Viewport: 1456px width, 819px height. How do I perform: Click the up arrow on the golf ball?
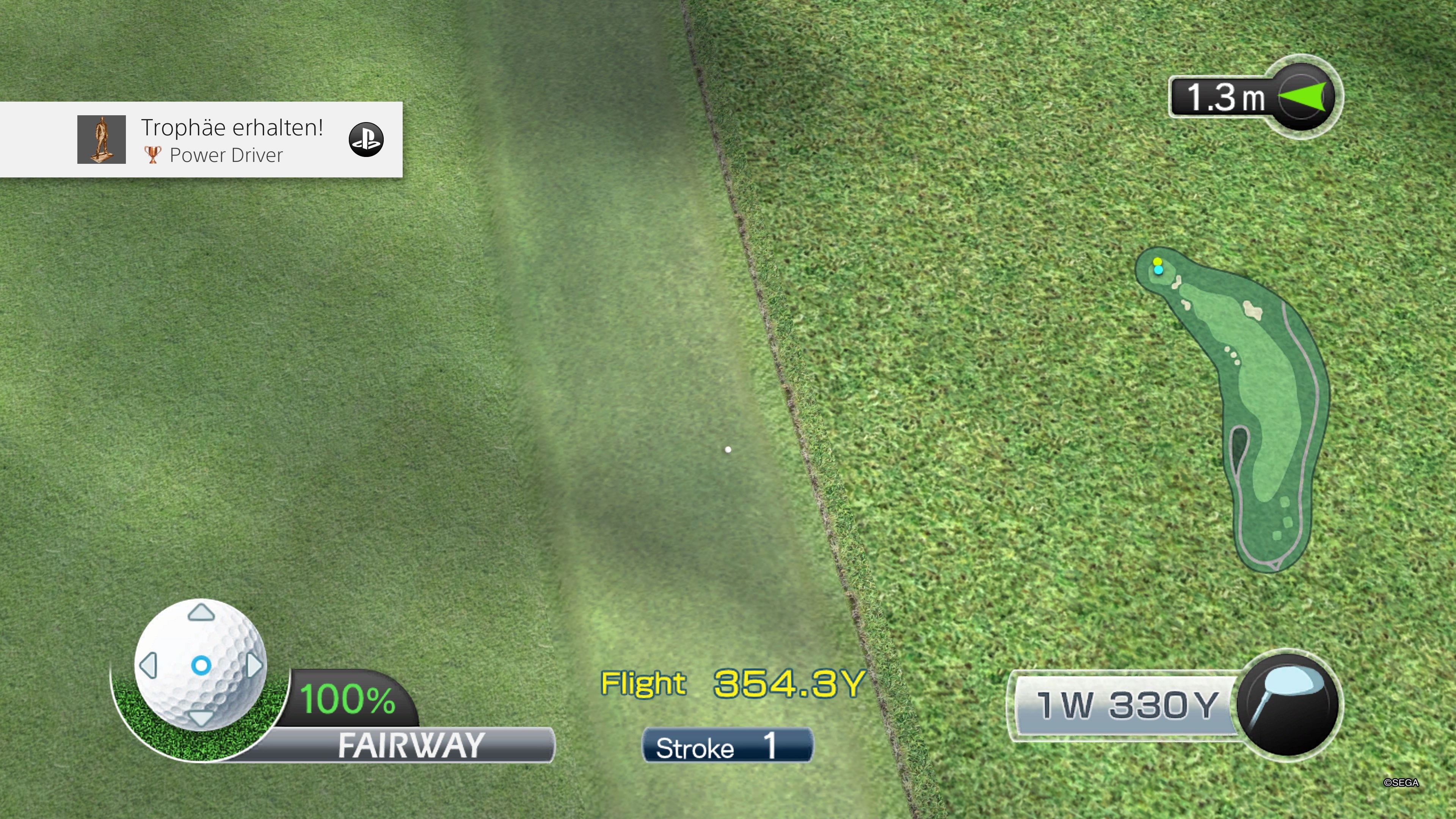click(x=201, y=613)
